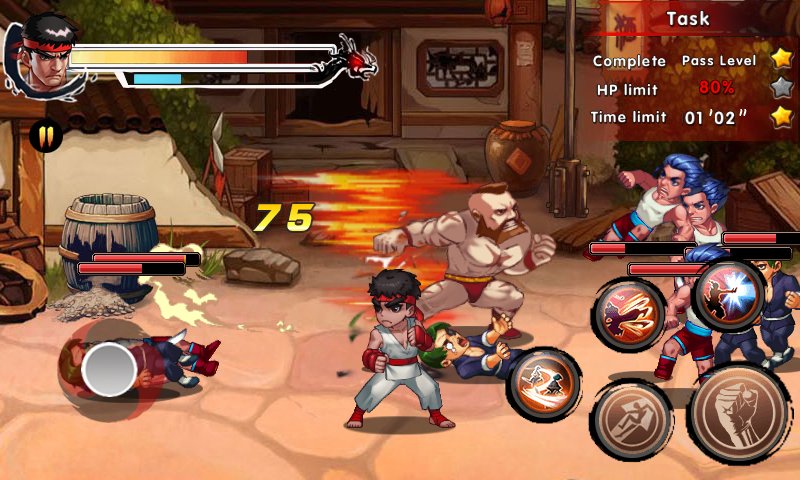This screenshot has height=480, width=800.
Task: Activate the blue energy blast skill
Action: [x=729, y=295]
